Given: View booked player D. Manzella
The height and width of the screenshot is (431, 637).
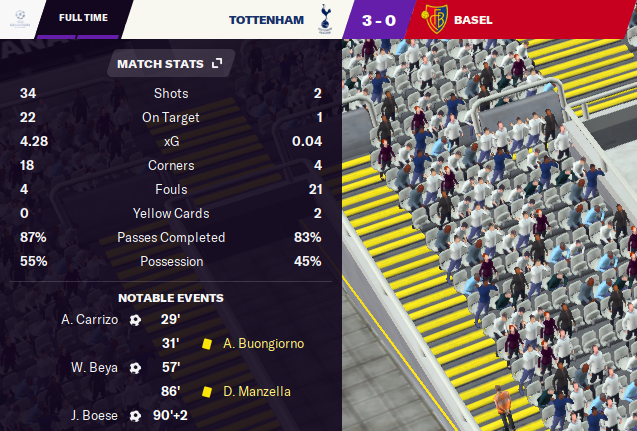Looking at the screenshot, I should coord(257,391).
